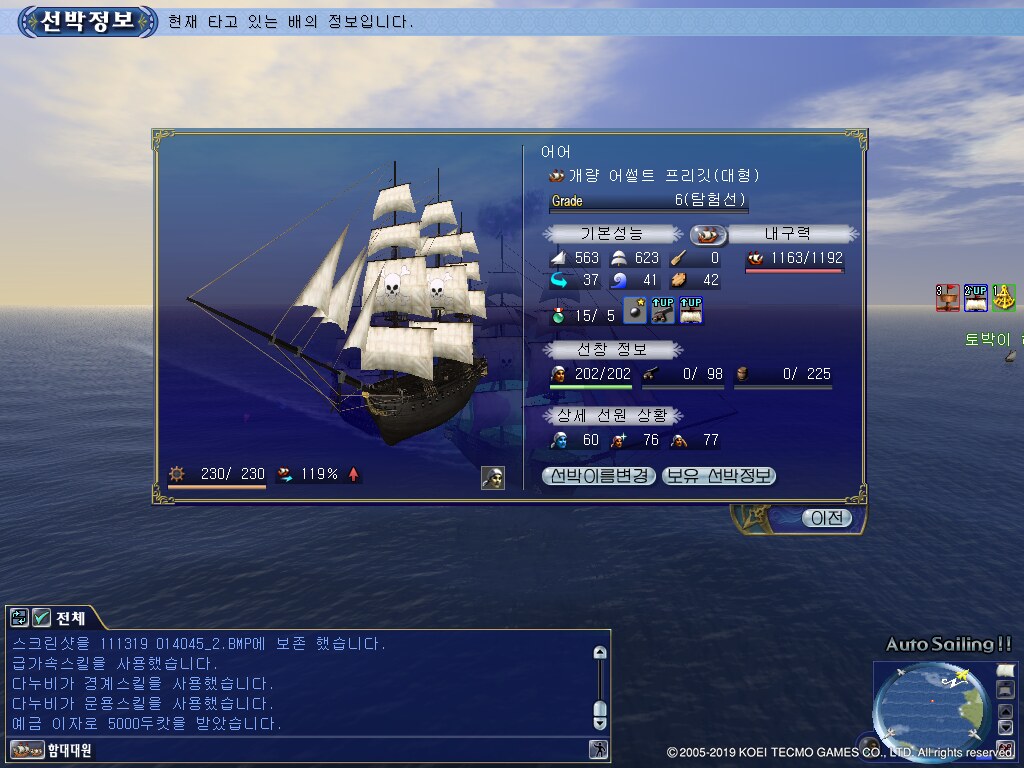Click the minimap's up arrow zoom button

1005,712
